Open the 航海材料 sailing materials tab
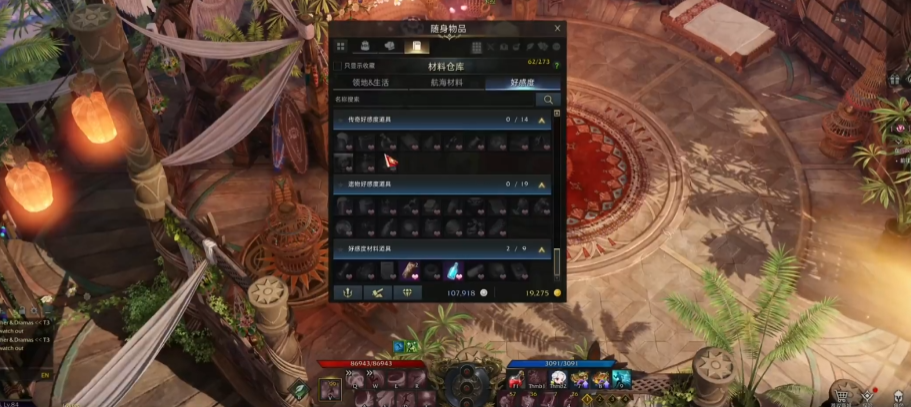Image resolution: width=911 pixels, height=407 pixels. point(447,83)
